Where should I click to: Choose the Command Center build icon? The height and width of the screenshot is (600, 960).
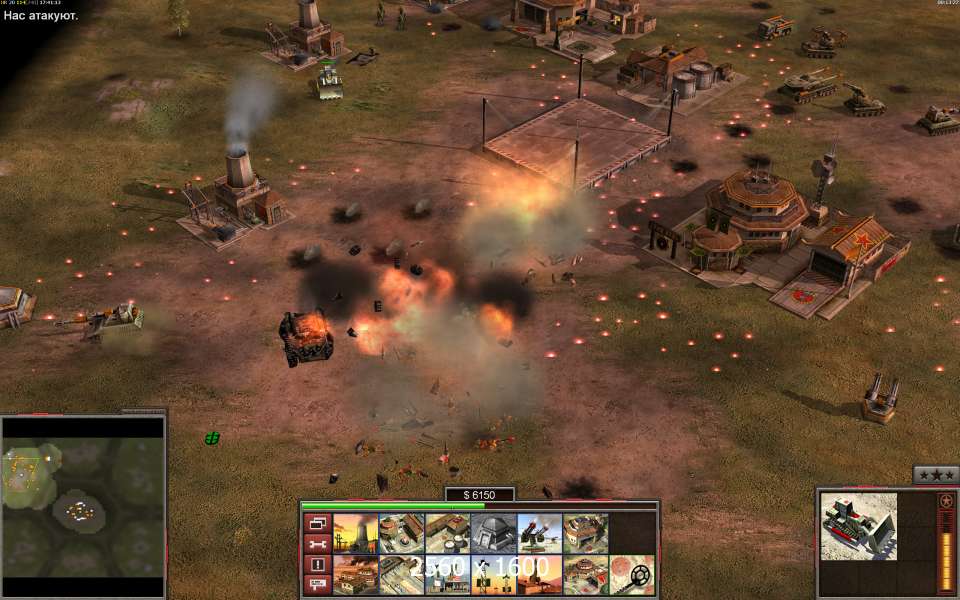tap(585, 575)
